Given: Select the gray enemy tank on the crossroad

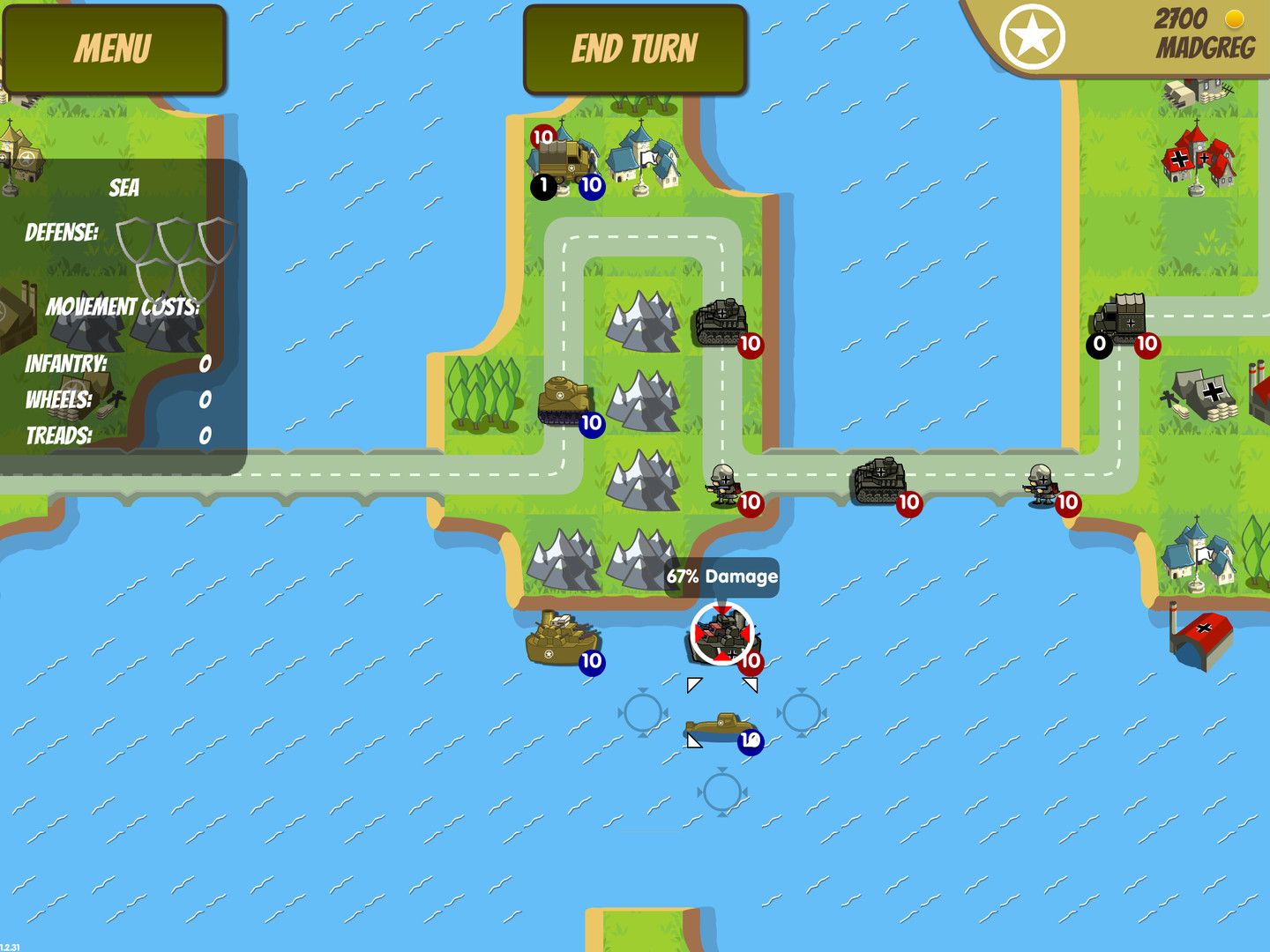Looking at the screenshot, I should tap(880, 480).
